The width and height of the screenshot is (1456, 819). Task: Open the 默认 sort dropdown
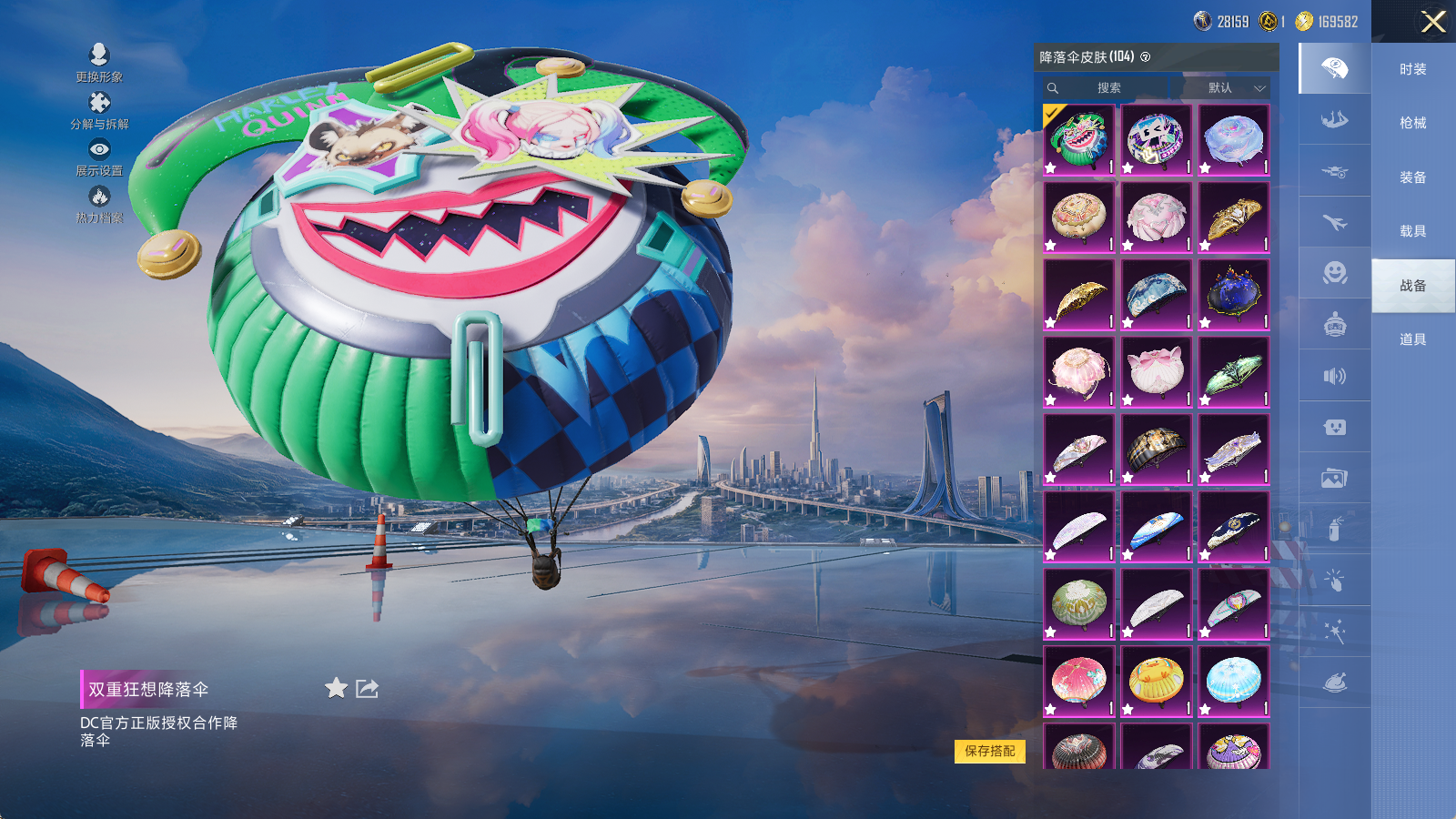click(x=1234, y=88)
